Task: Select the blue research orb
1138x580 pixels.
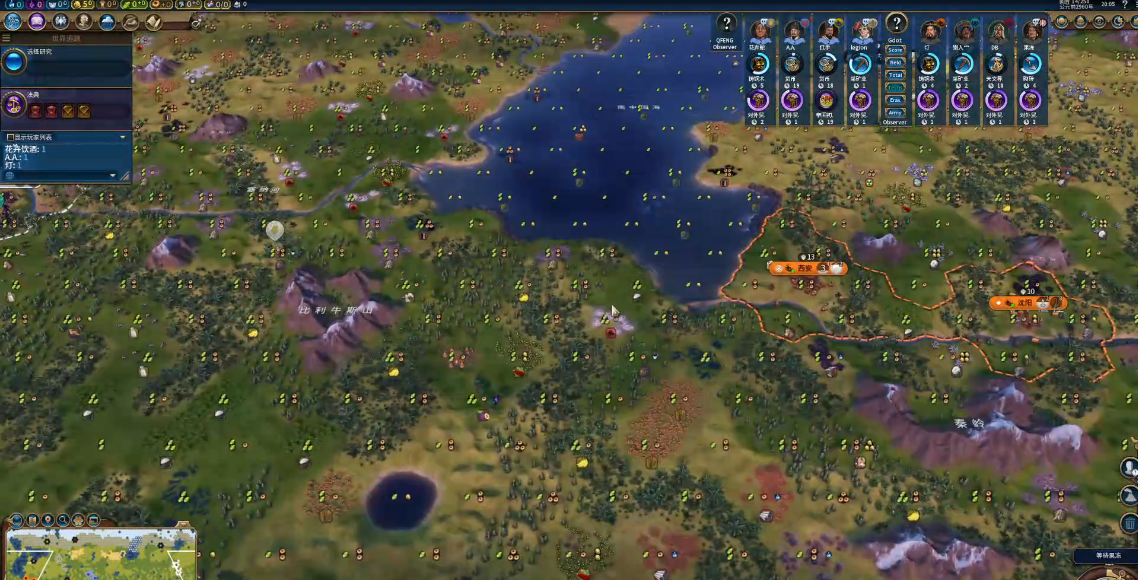Action: [x=14, y=62]
